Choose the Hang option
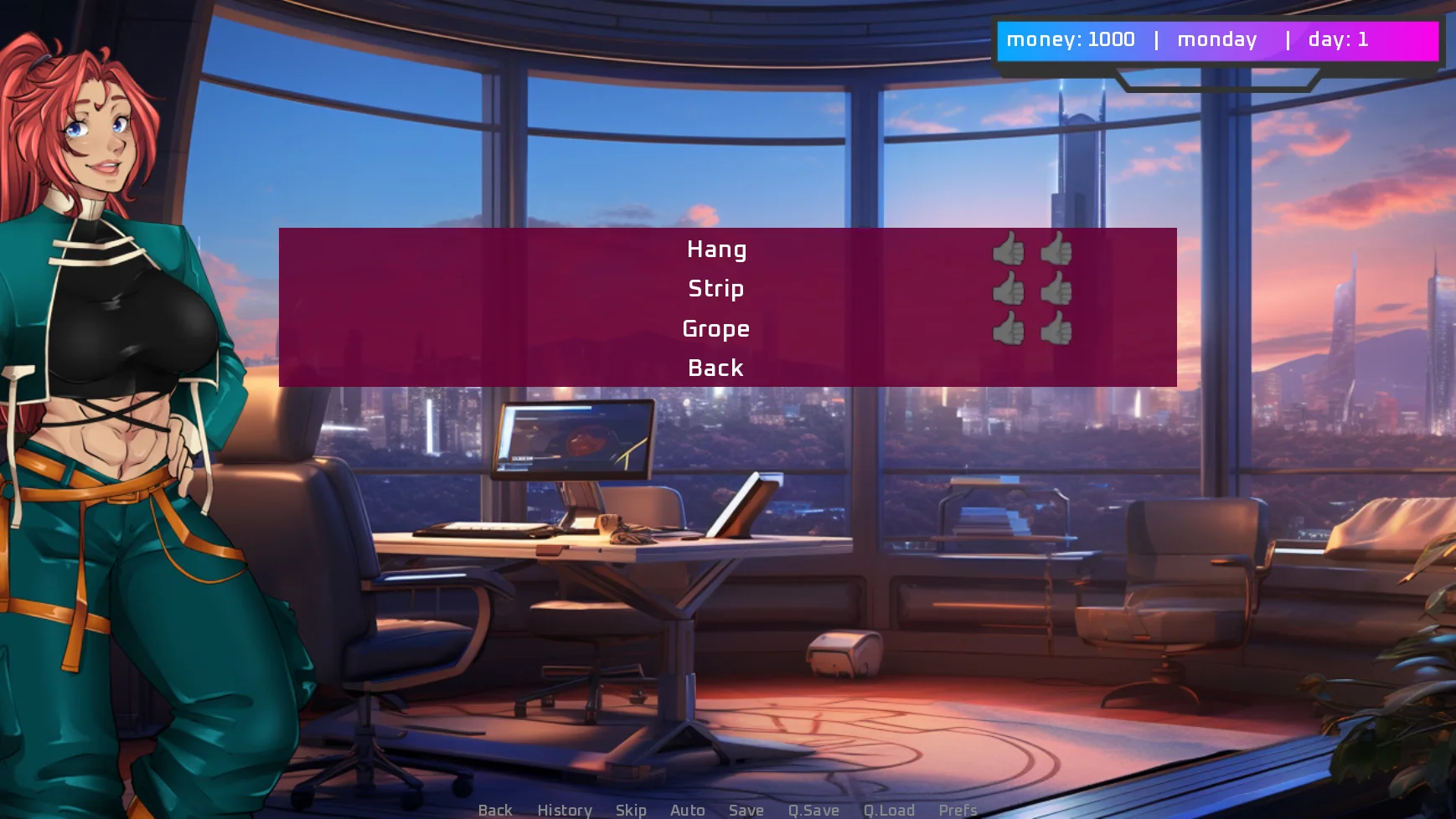Screen dimensions: 1456x819 (x=716, y=250)
